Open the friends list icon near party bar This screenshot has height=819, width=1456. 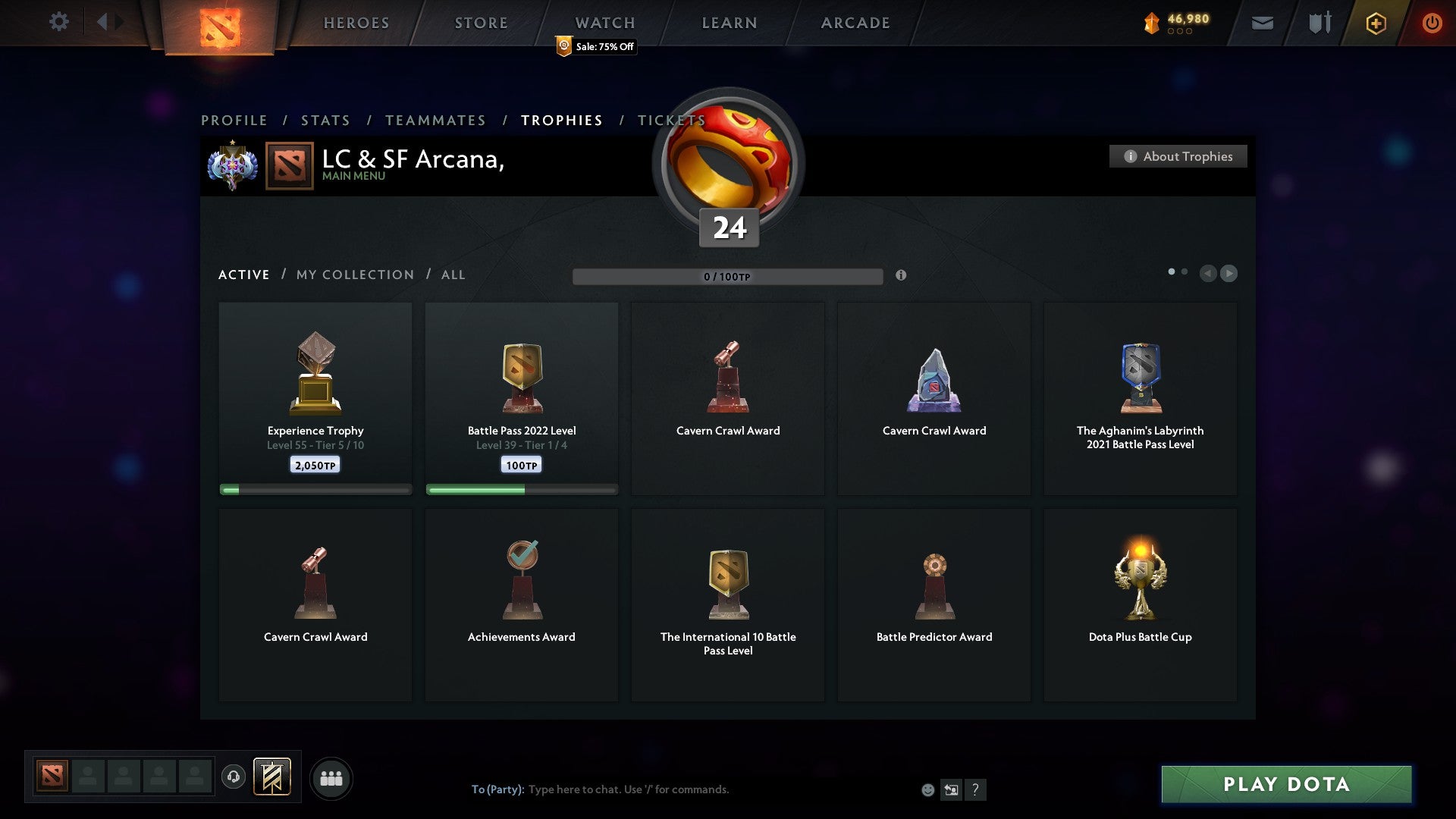331,777
